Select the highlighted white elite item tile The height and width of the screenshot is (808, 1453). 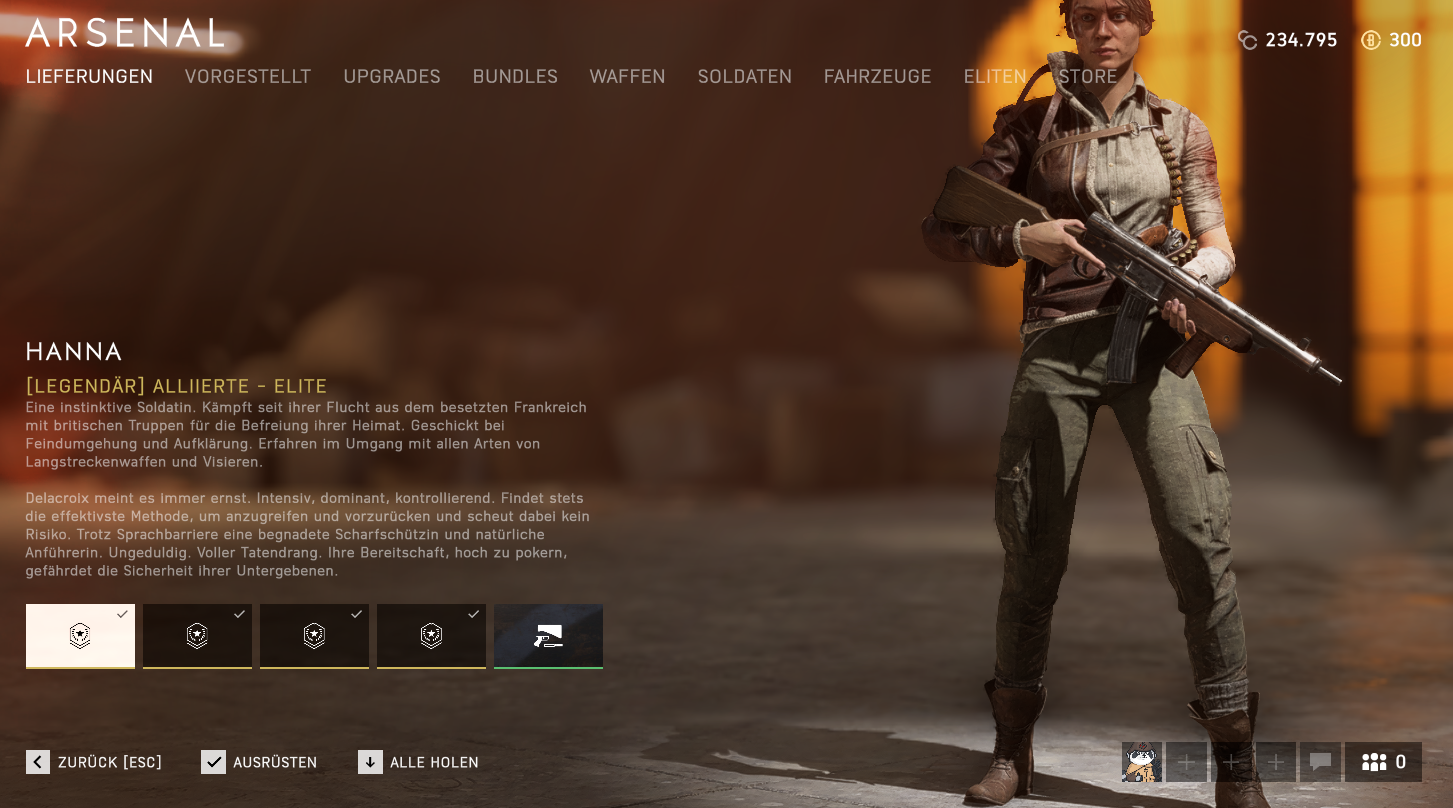tap(80, 636)
